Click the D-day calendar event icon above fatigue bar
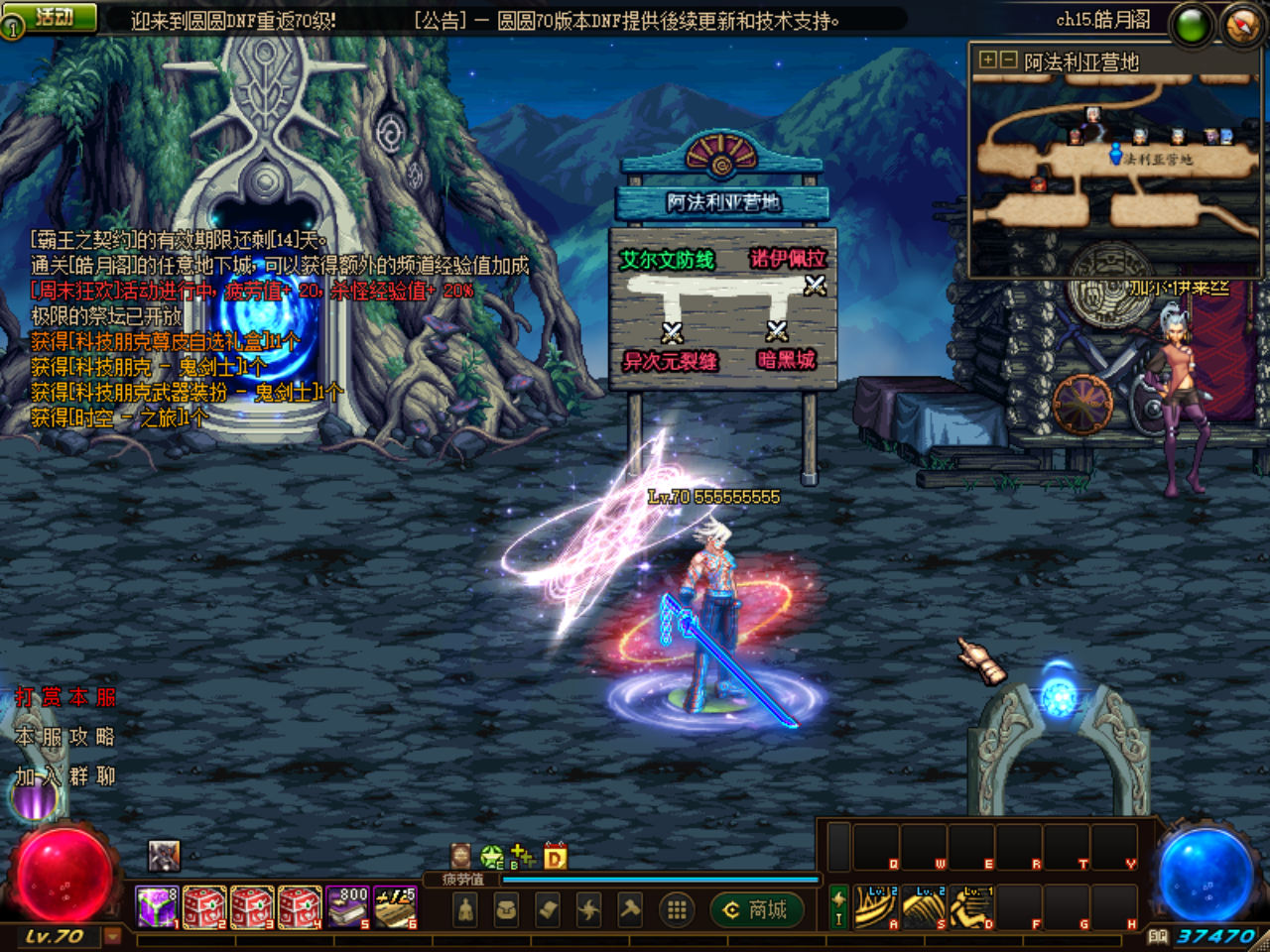The width and height of the screenshot is (1270, 952). coord(554,857)
